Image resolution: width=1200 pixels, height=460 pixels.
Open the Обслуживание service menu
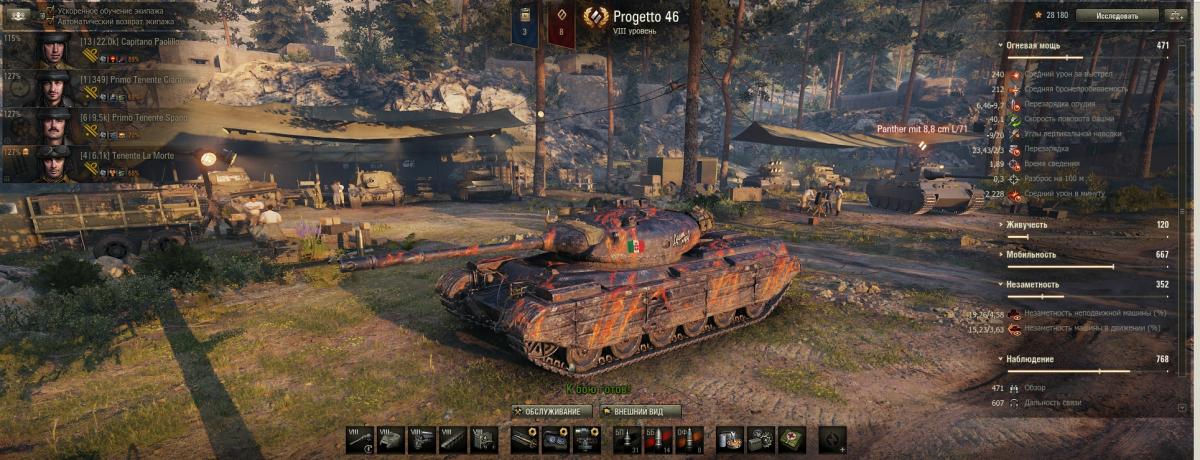[551, 411]
